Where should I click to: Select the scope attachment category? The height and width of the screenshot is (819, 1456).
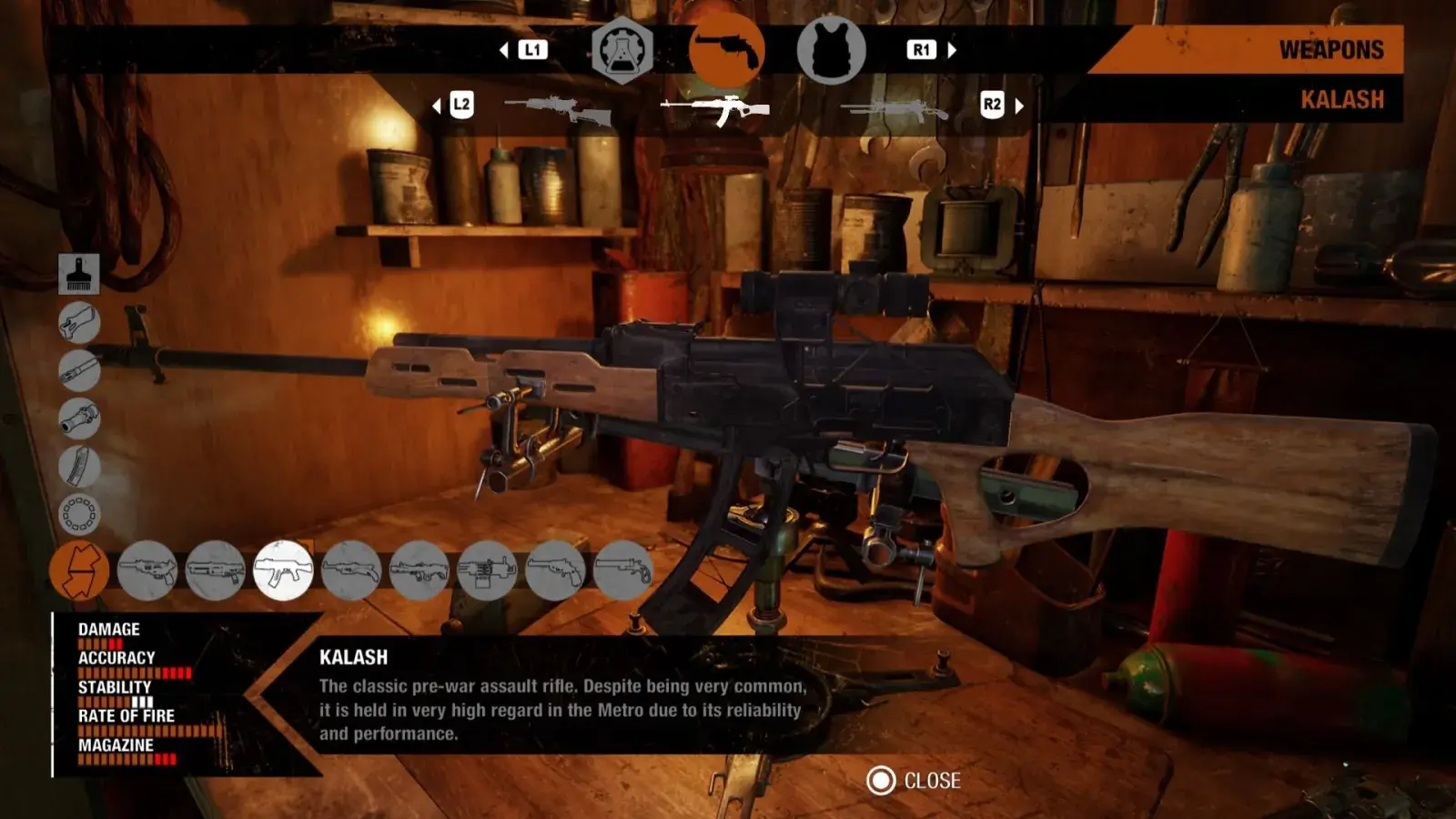coord(79,419)
